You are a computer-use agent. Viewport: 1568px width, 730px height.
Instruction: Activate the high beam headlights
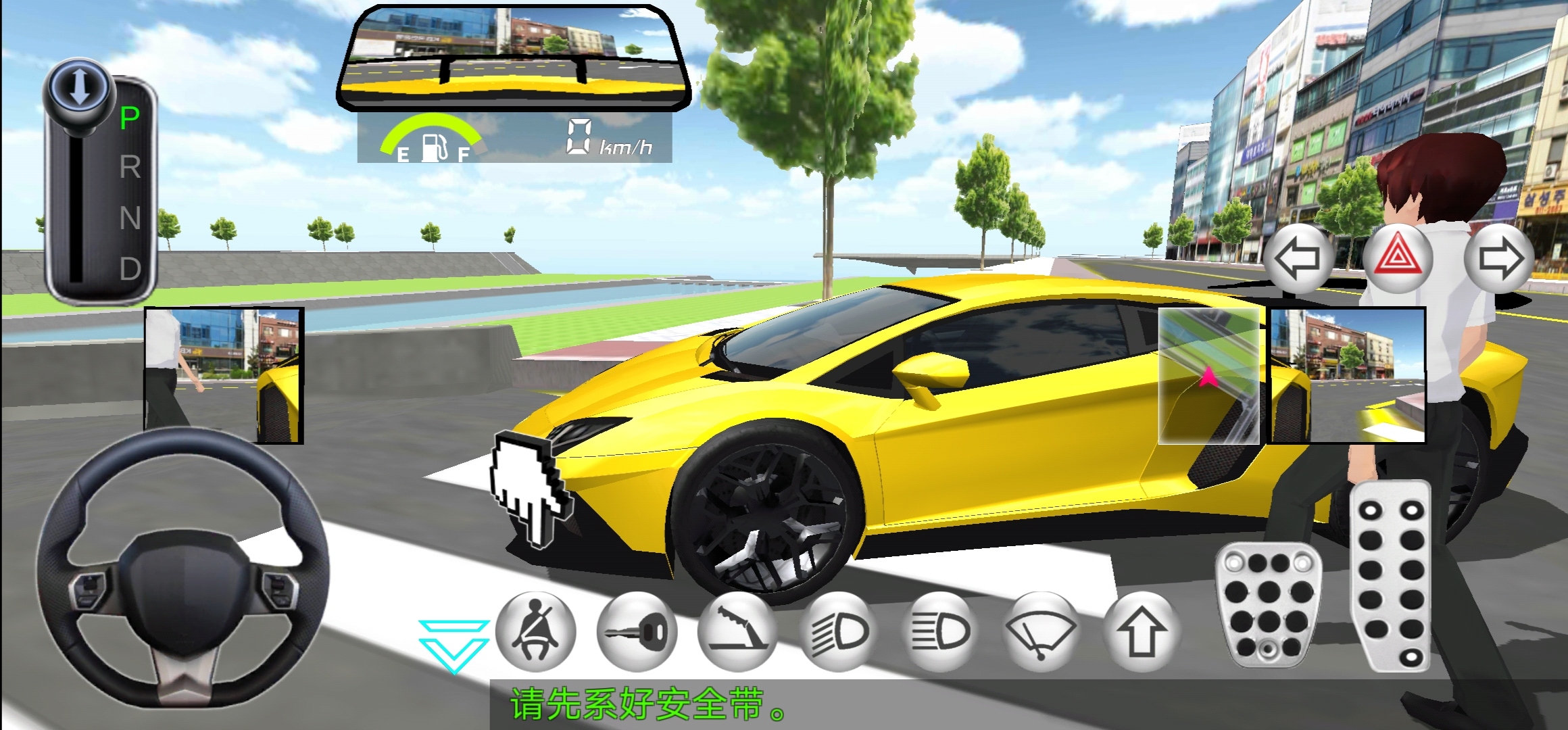click(x=940, y=633)
